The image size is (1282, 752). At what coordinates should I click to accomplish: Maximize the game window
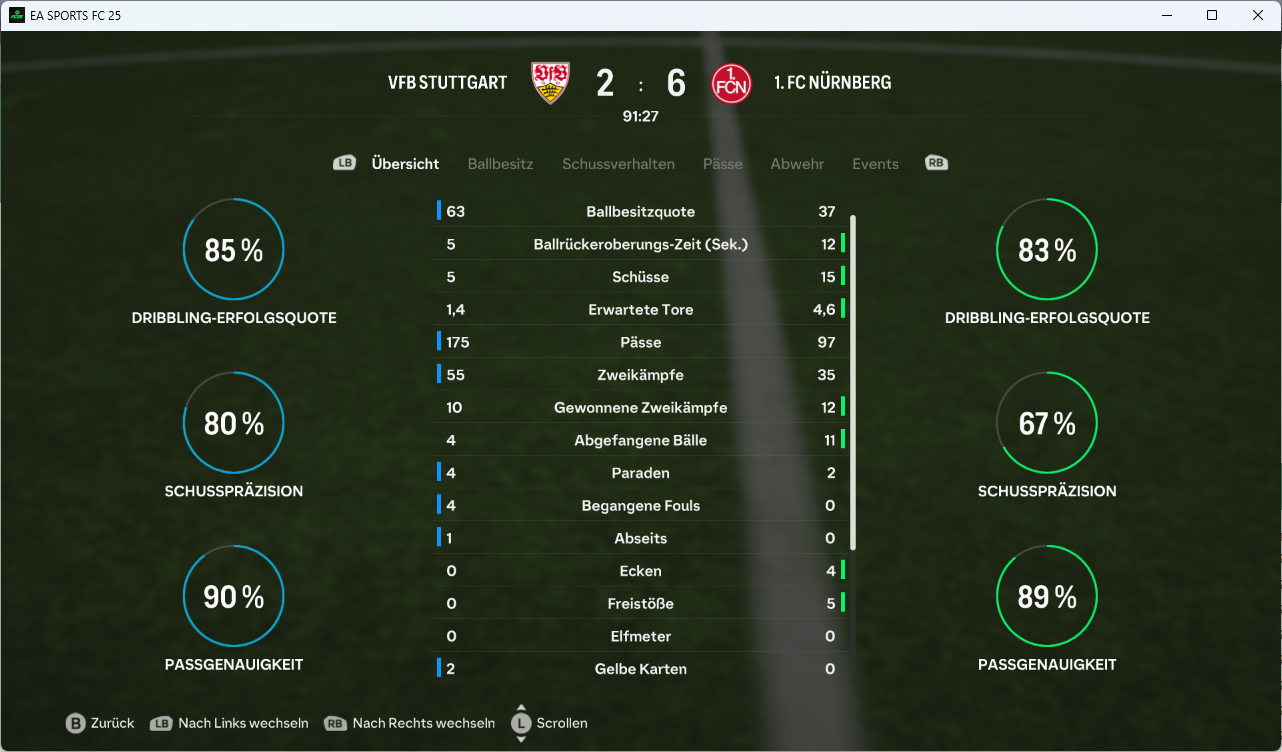pyautogui.click(x=1212, y=15)
